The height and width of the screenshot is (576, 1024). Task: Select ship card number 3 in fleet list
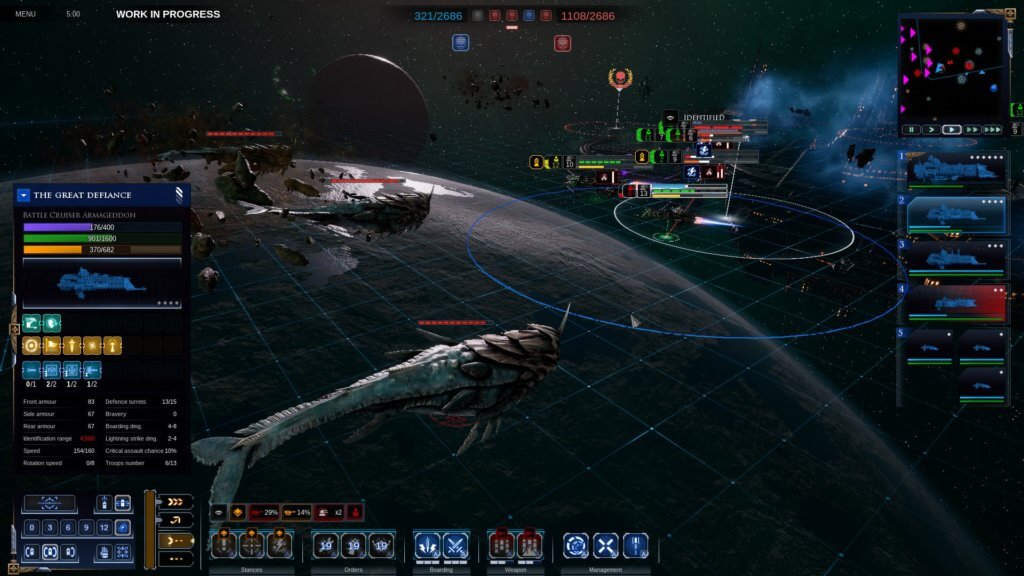coord(957,259)
